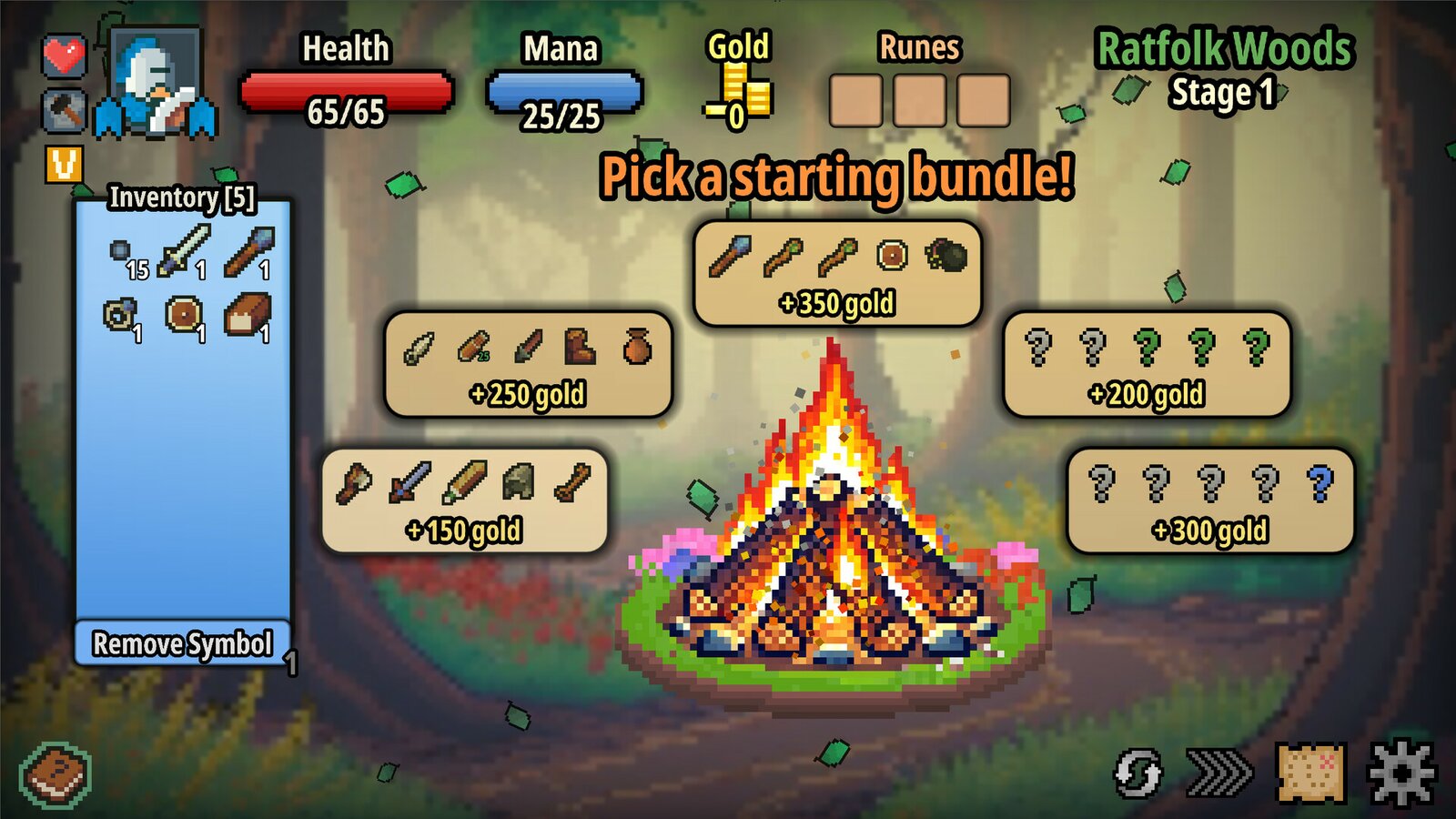Choose the +350 gold starting bundle
Viewport: 1456px width, 819px height.
pos(837,274)
